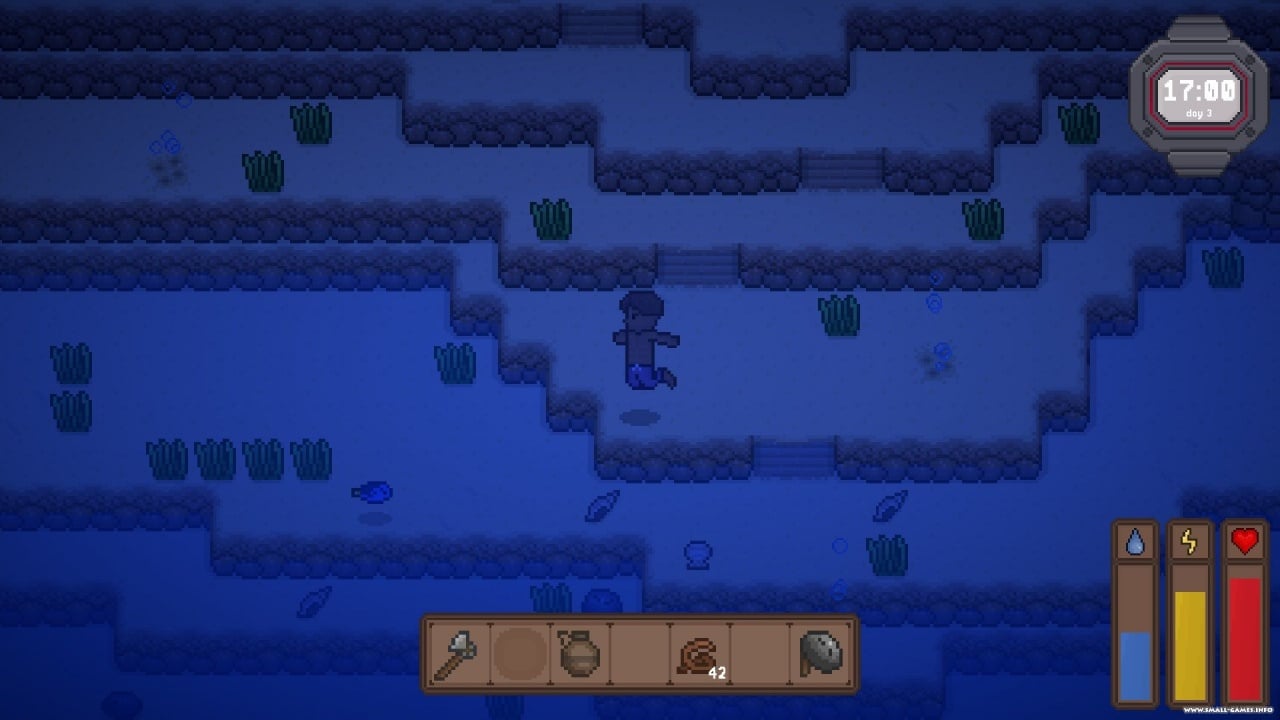Viewport: 1280px width, 720px height.
Task: Equip the gray stone tool slot
Action: [x=820, y=655]
